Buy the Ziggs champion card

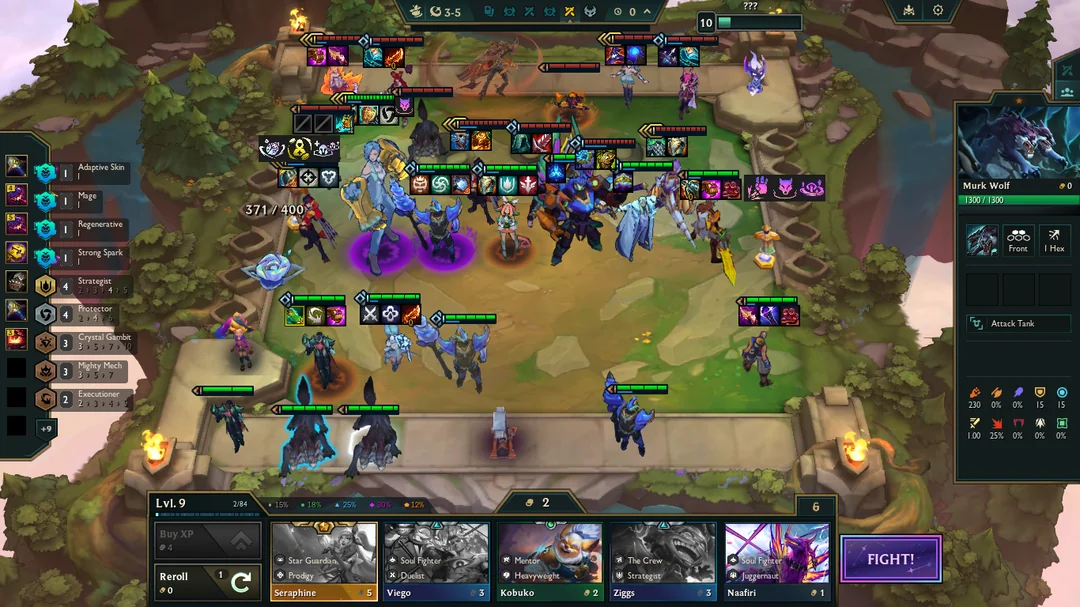coord(663,561)
